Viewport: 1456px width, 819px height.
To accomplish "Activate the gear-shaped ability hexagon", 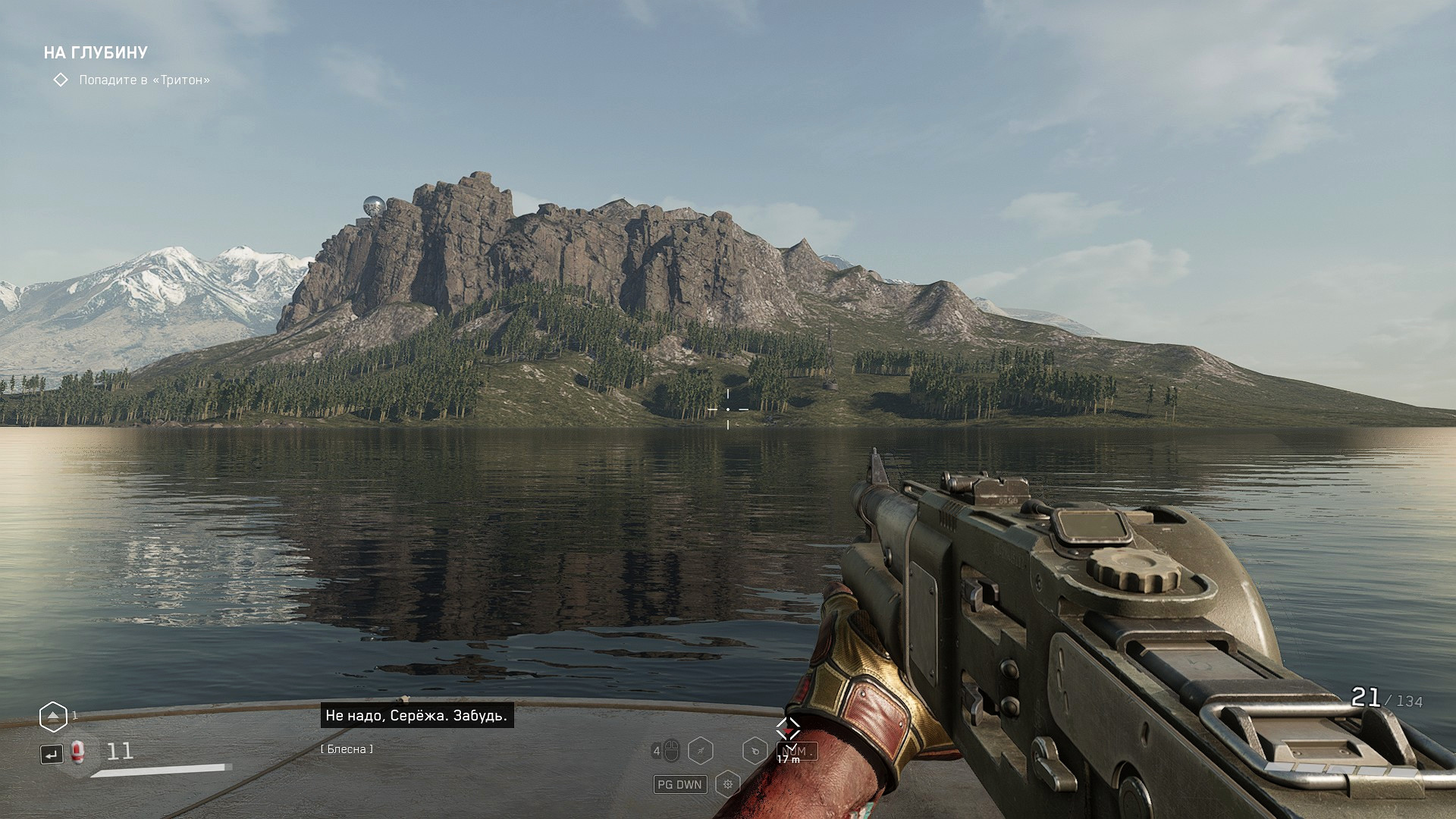I will (x=727, y=784).
